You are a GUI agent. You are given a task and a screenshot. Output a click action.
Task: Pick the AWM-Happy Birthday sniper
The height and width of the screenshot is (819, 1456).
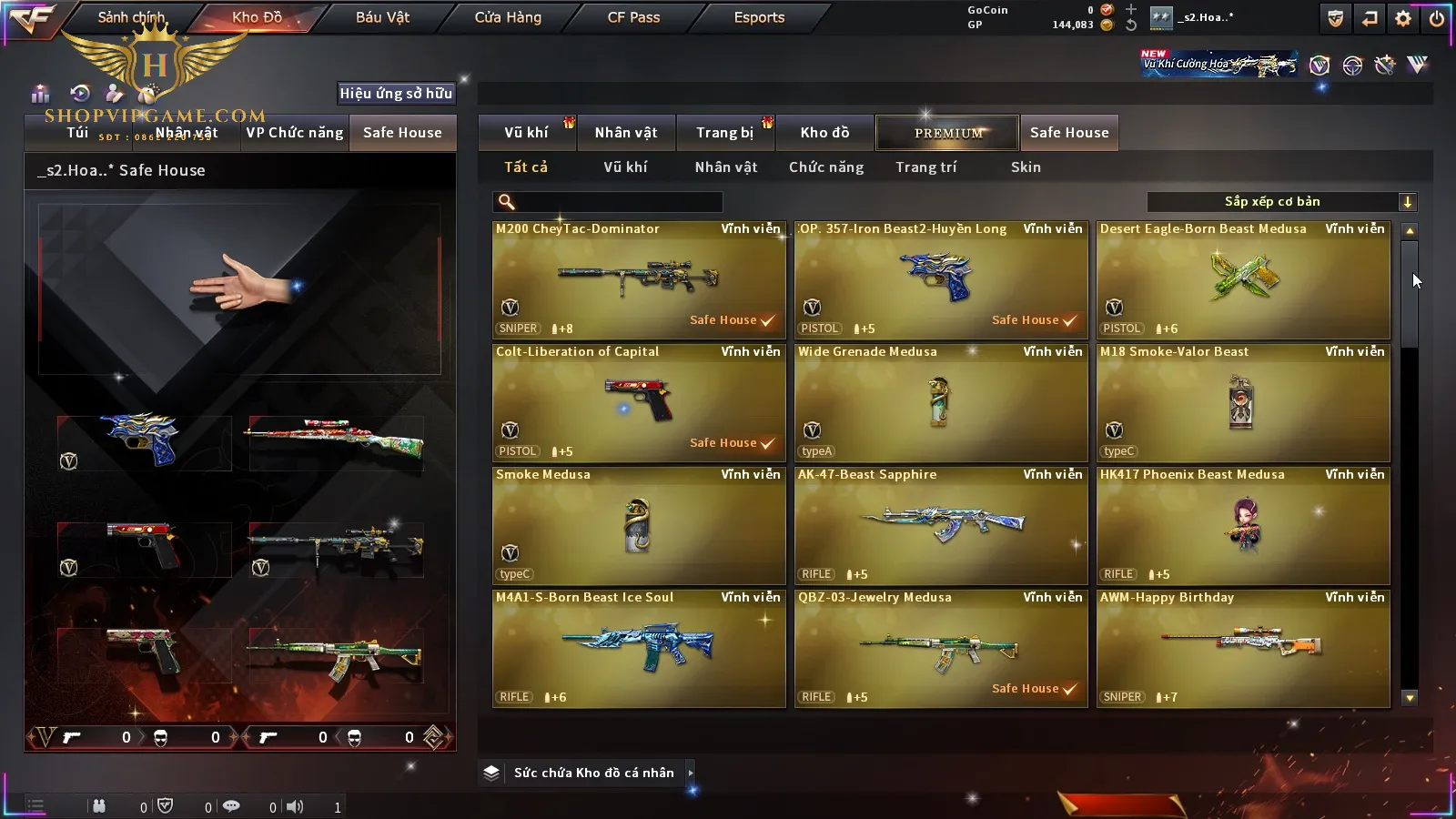click(x=1243, y=649)
